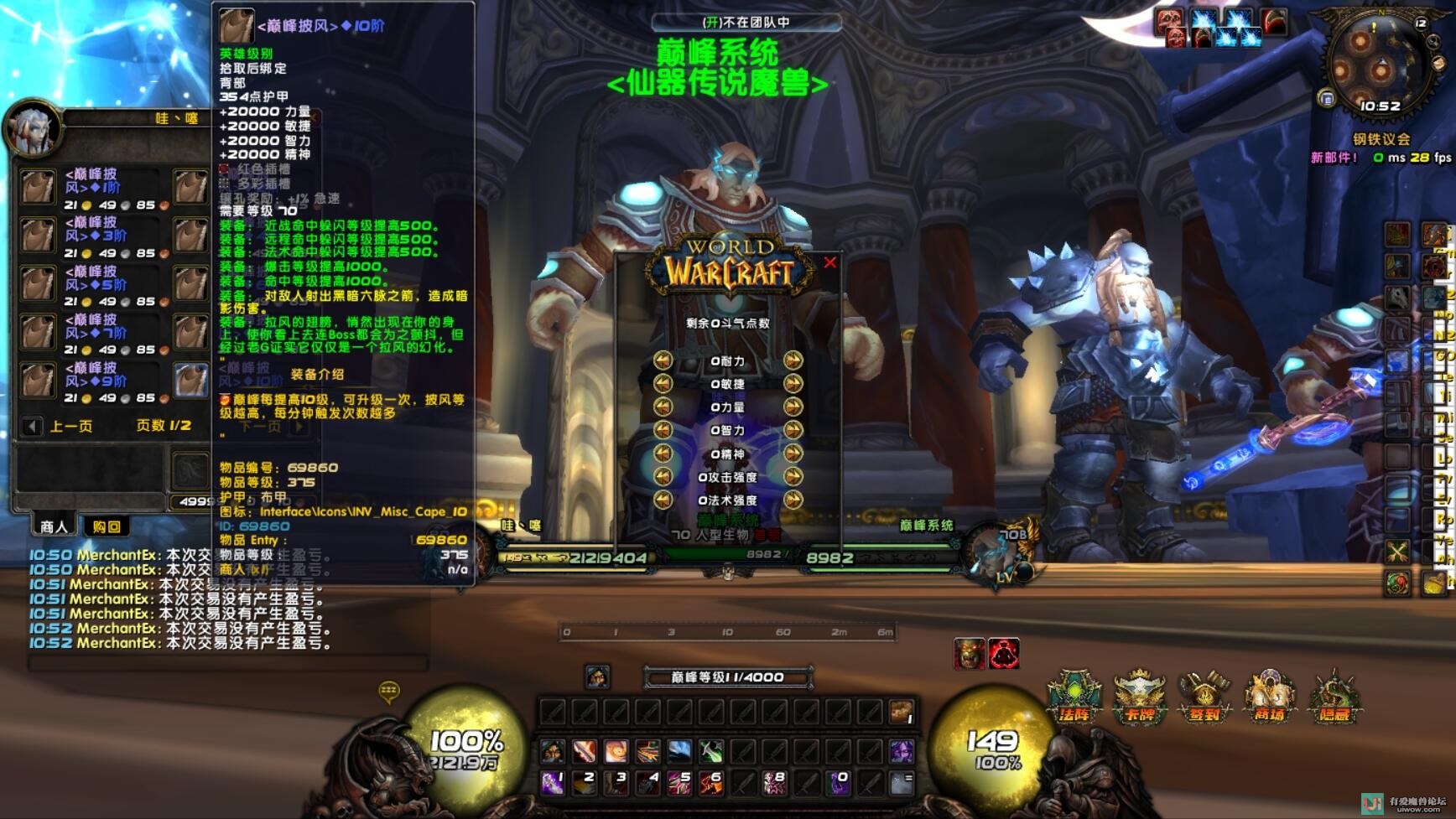This screenshot has width=1456, height=819.
Task: Decrease 敏捷 with its left arrow
Action: tap(663, 384)
